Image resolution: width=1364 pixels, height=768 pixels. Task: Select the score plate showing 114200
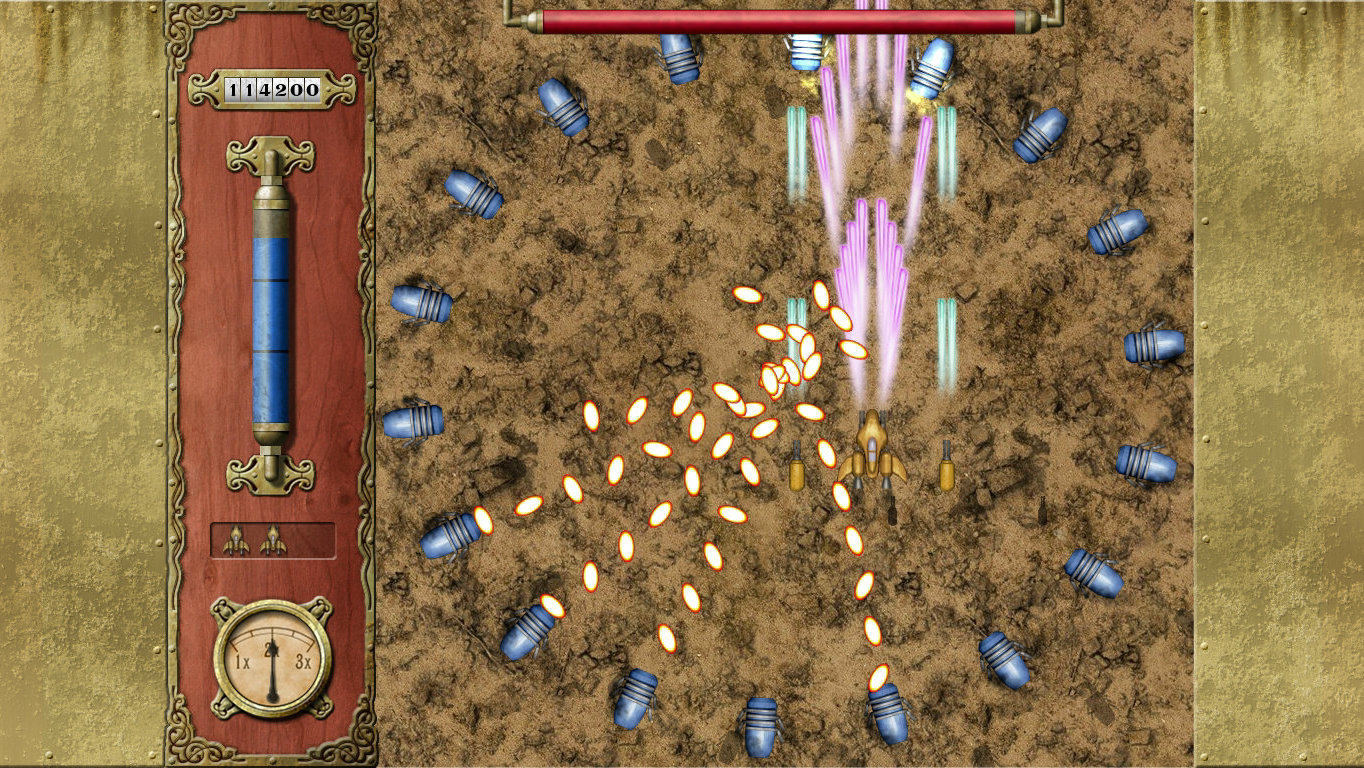[270, 87]
